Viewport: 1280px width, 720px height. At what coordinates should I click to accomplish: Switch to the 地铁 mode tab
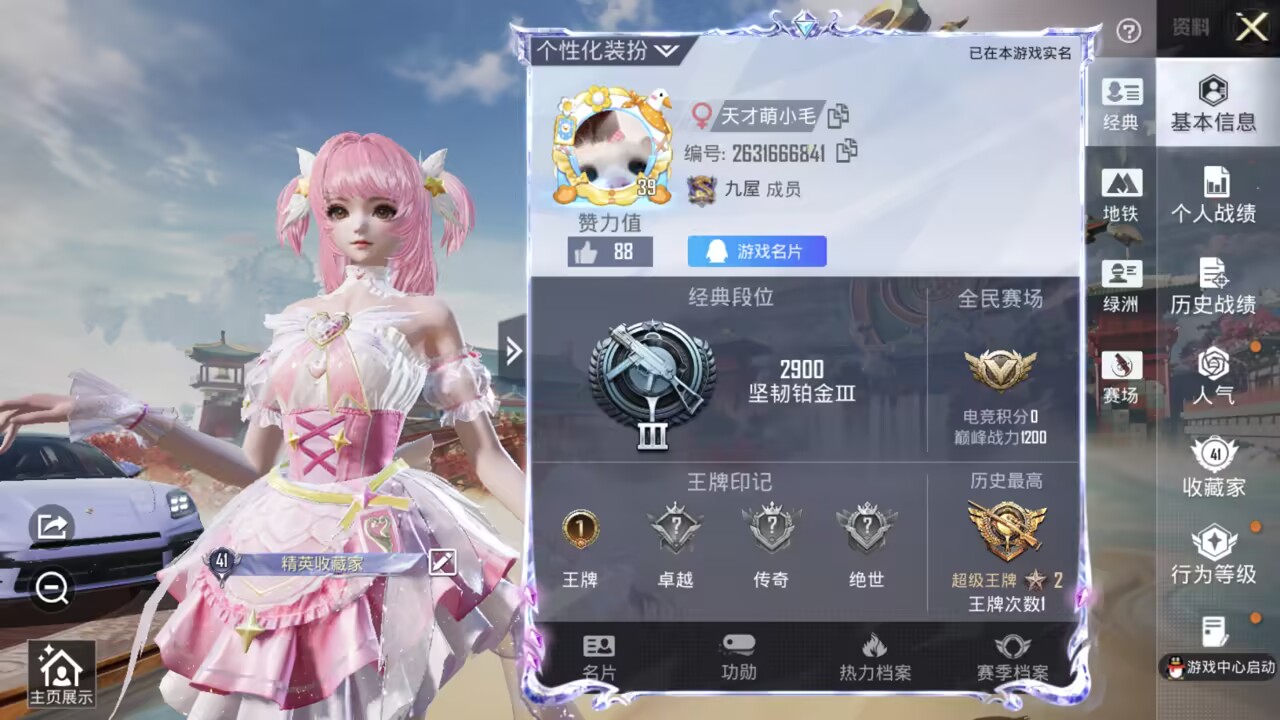point(1124,197)
